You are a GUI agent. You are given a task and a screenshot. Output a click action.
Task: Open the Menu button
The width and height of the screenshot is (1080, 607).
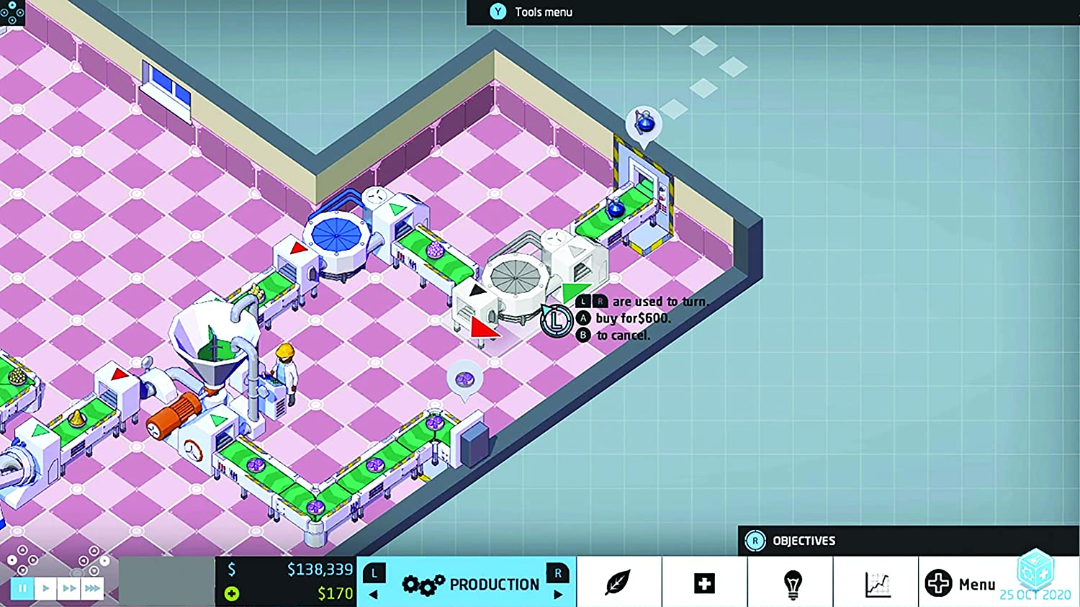pyautogui.click(x=961, y=584)
